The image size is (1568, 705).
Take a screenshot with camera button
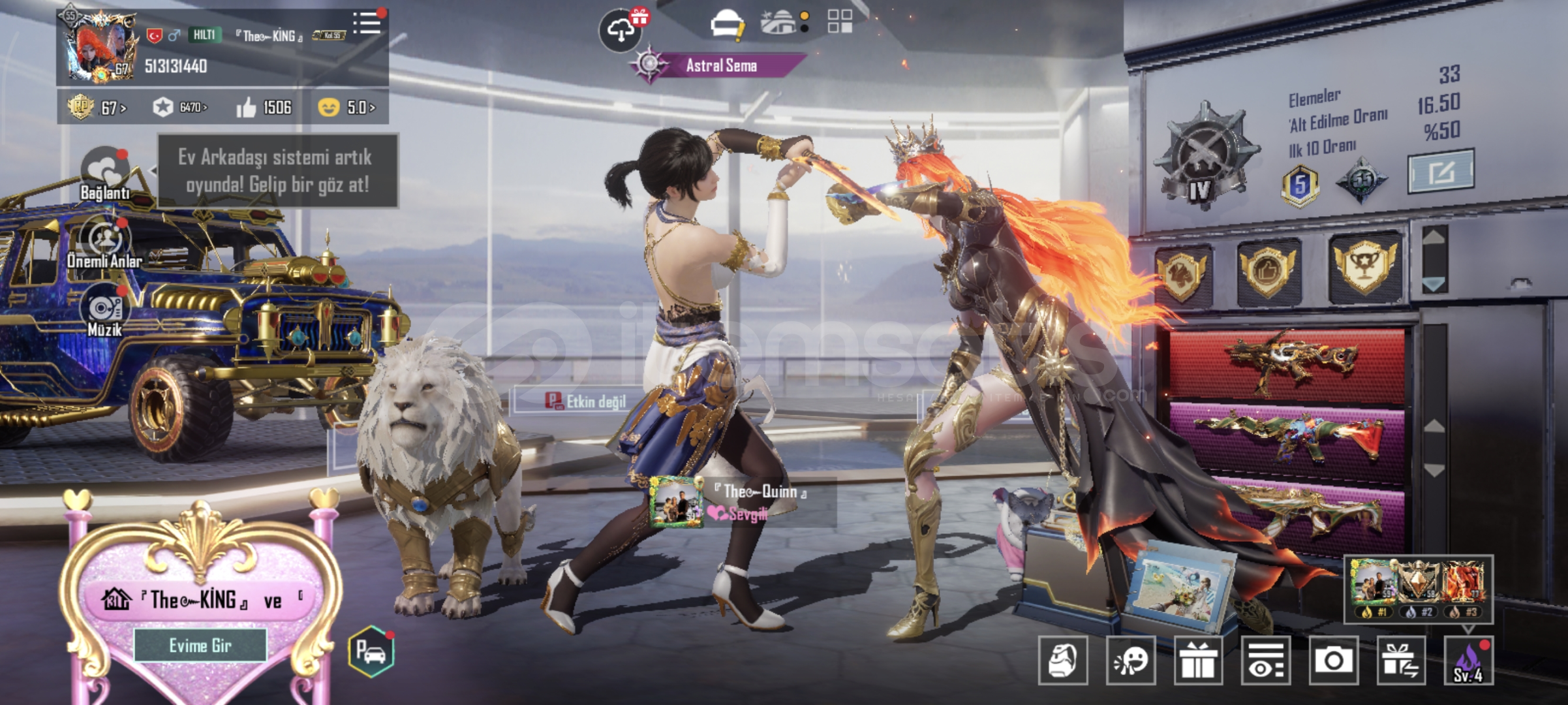tap(1333, 661)
